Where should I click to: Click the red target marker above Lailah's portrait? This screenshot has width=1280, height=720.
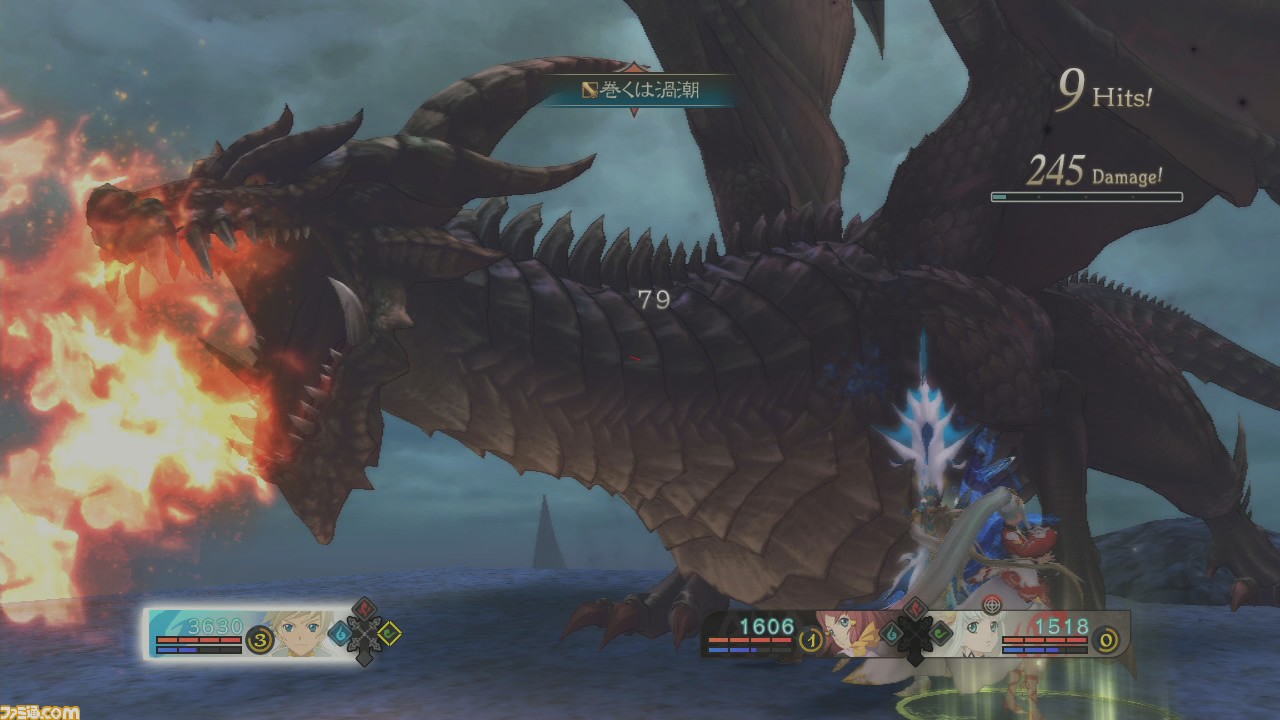click(x=991, y=604)
